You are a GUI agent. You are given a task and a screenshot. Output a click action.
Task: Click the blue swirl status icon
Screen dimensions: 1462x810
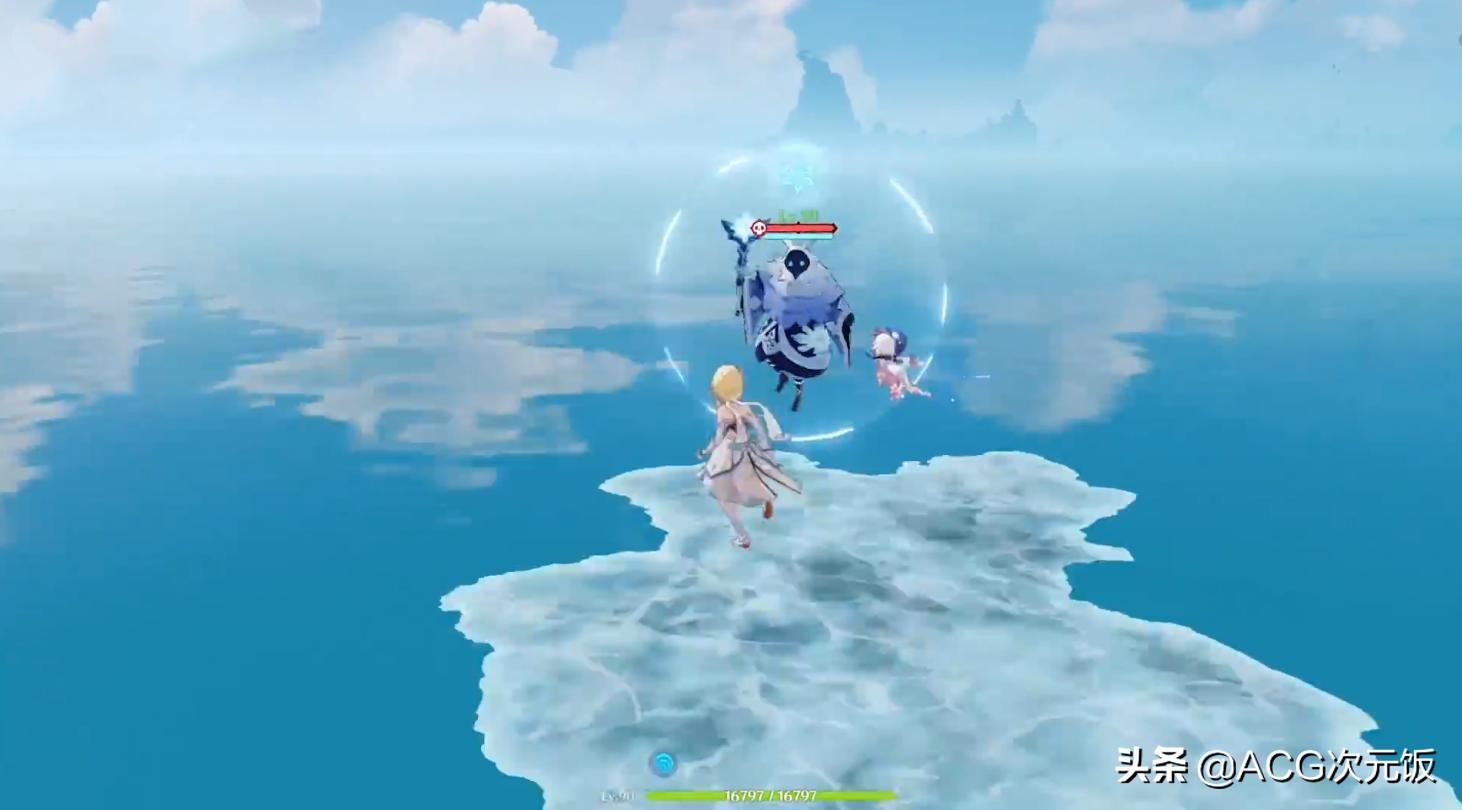[662, 764]
